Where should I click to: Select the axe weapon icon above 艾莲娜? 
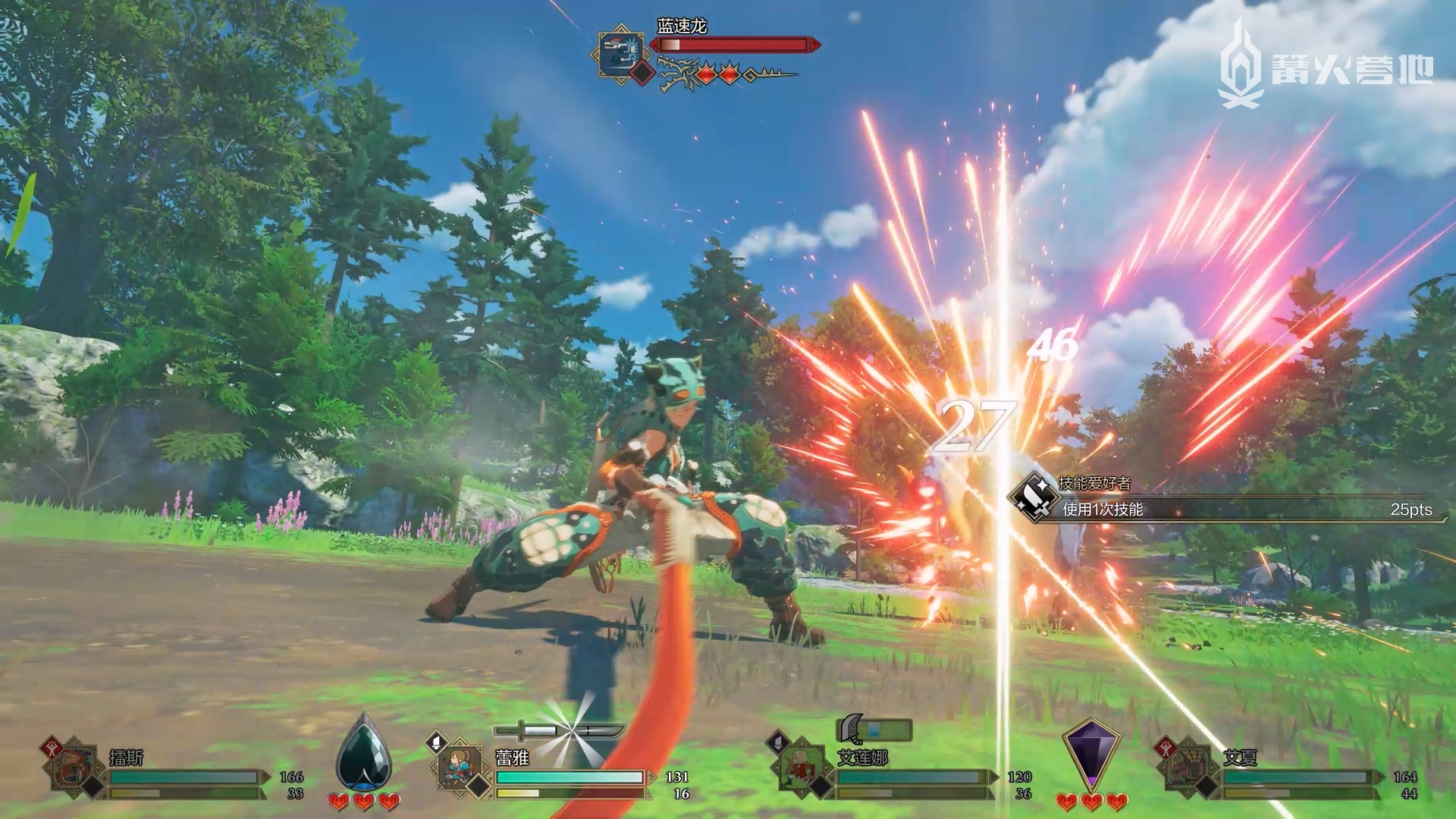[852, 729]
